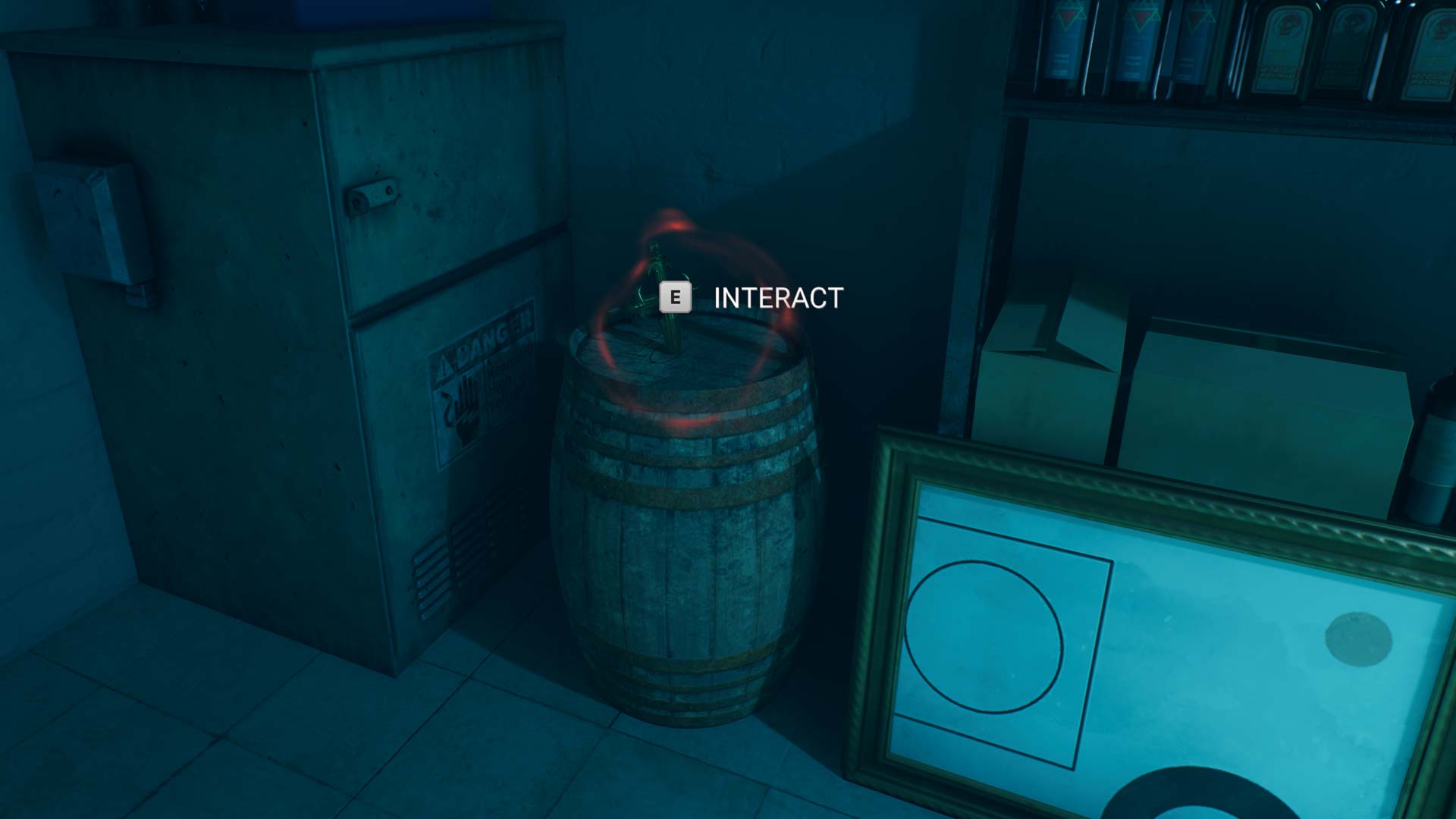The image size is (1456, 819).
Task: Click the ice machine door handle
Action: (x=372, y=192)
